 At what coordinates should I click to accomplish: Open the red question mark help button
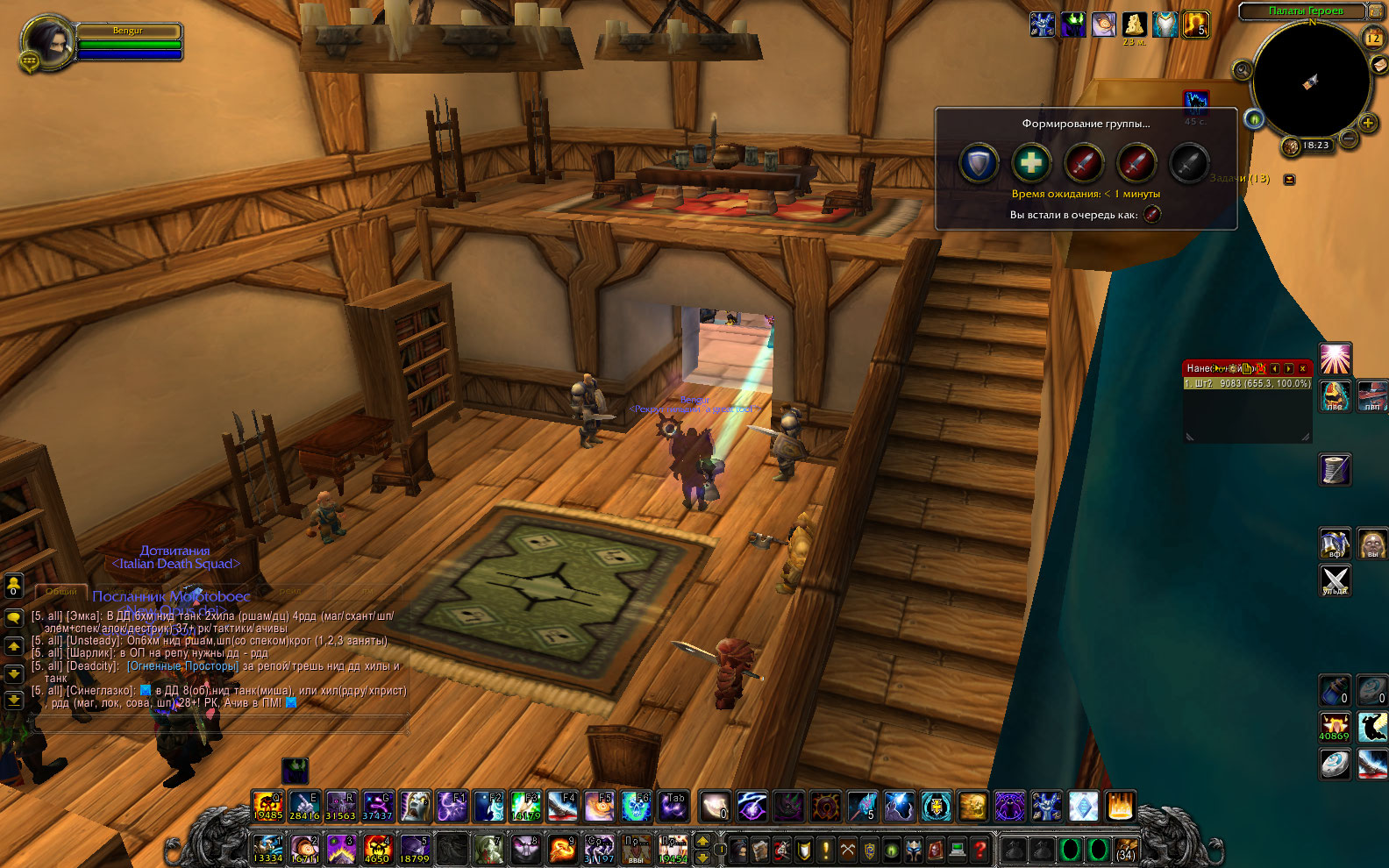pos(979,849)
